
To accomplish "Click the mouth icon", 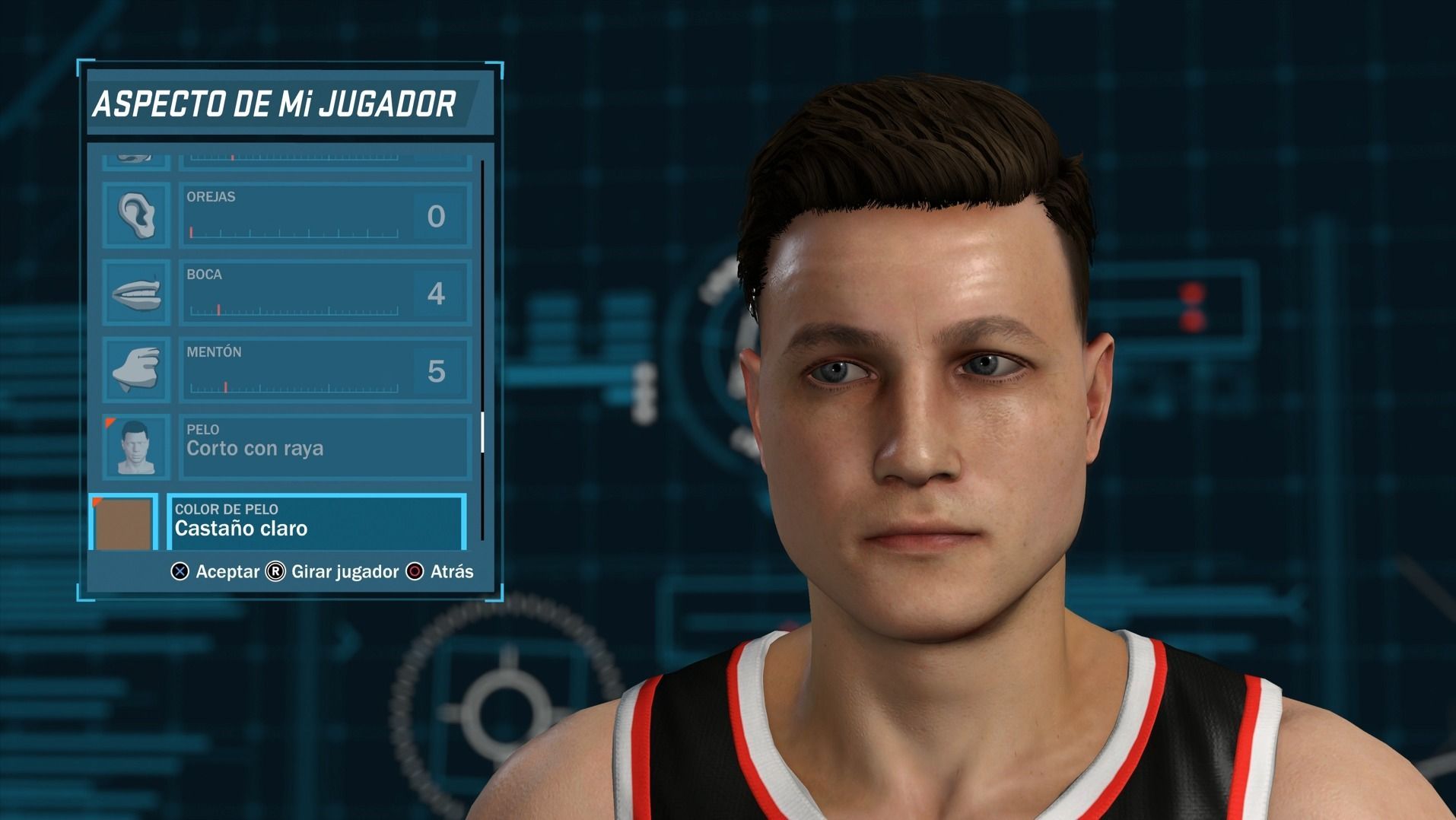I will pyautogui.click(x=136, y=293).
